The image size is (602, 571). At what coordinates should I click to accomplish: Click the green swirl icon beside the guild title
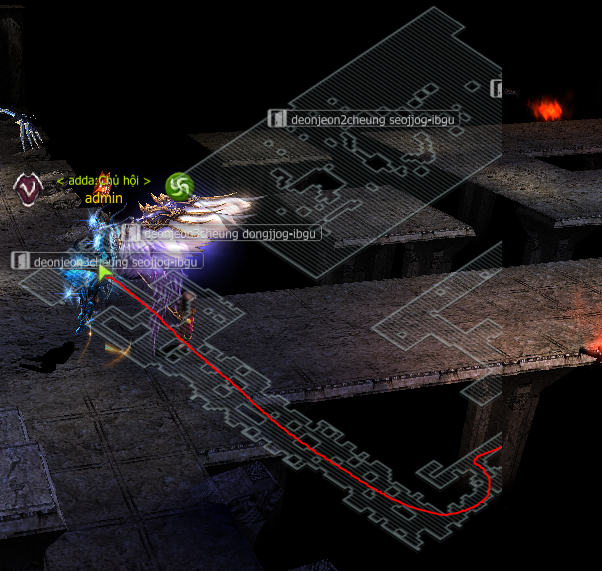click(180, 185)
